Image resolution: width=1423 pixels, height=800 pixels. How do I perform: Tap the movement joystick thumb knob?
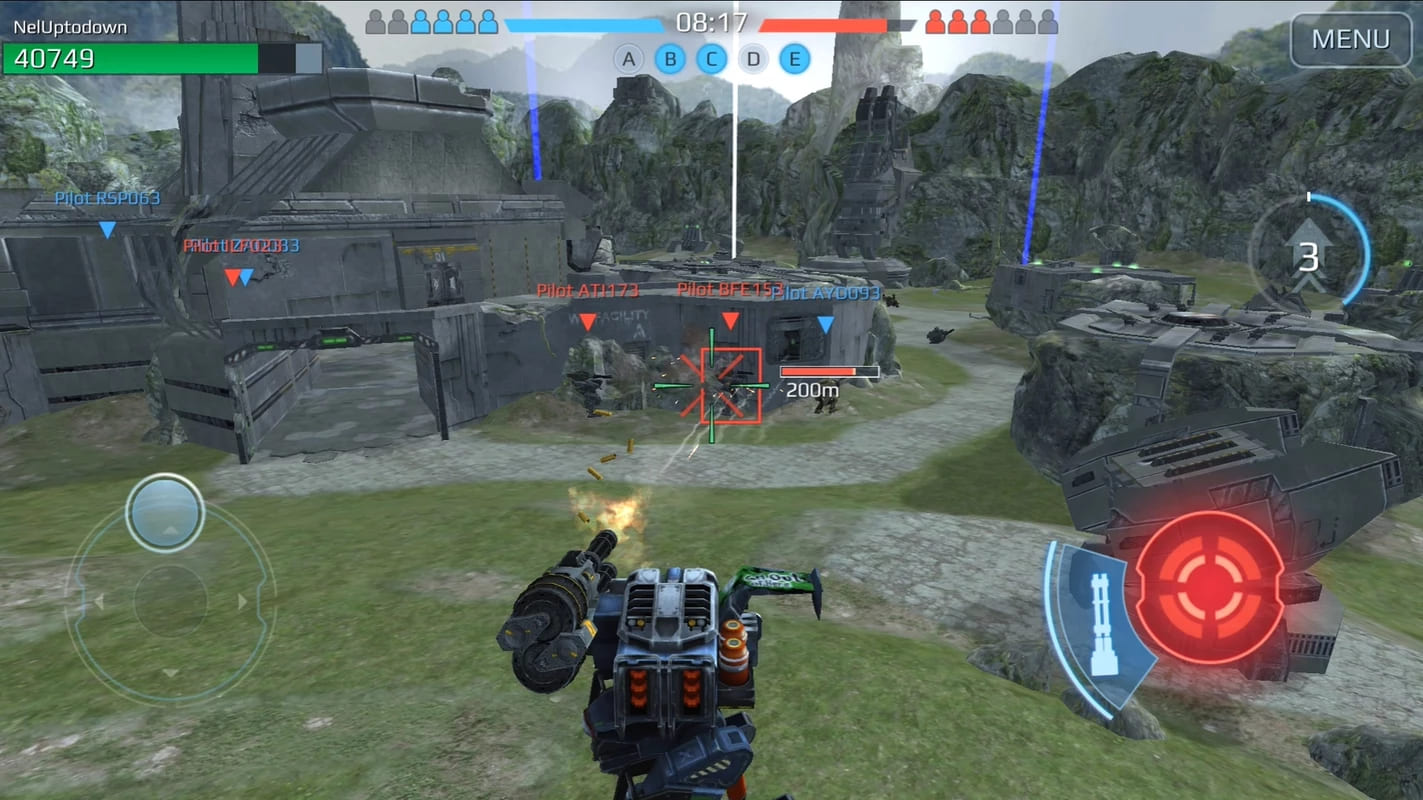[165, 512]
